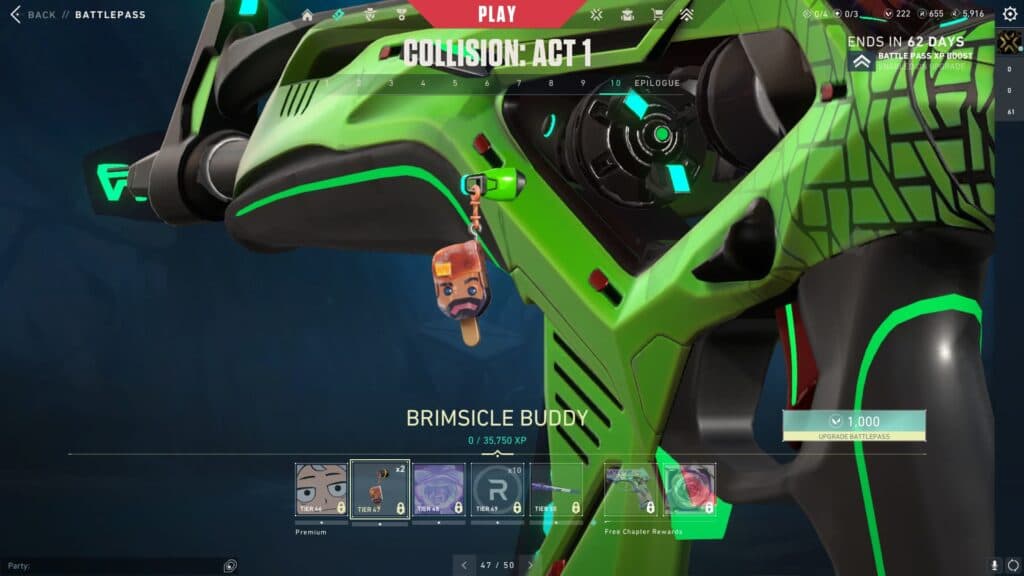Select the Tier 49 Radianite points reward
1024x576 pixels.
pos(497,490)
